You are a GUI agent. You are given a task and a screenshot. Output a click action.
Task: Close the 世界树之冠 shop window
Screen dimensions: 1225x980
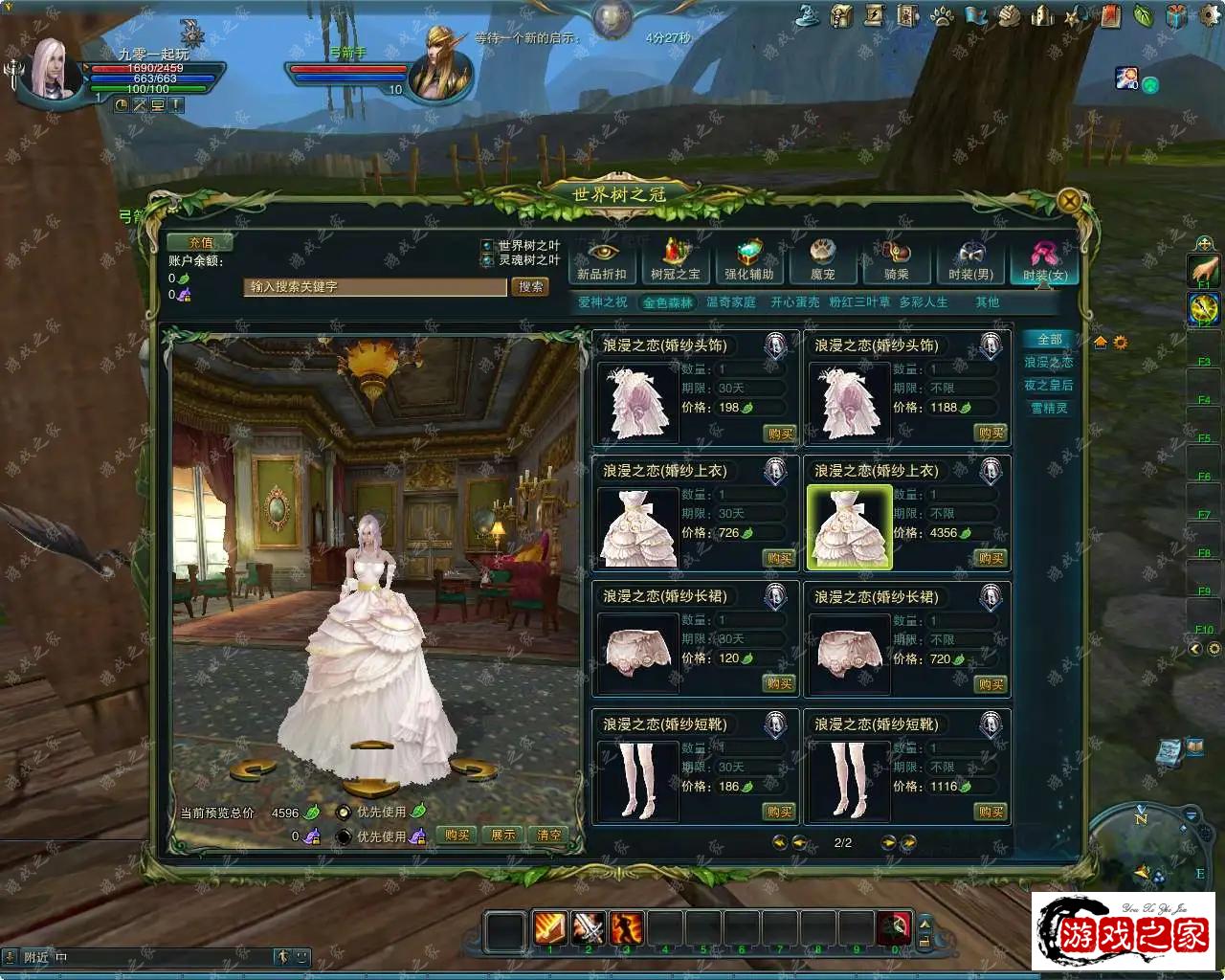click(x=1069, y=201)
